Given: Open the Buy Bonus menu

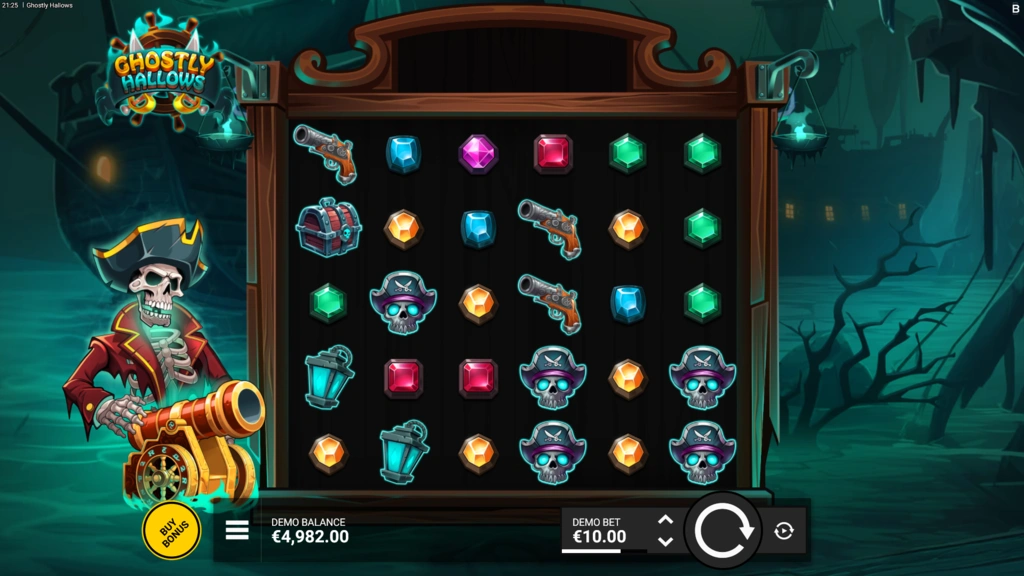Looking at the screenshot, I should point(171,530).
